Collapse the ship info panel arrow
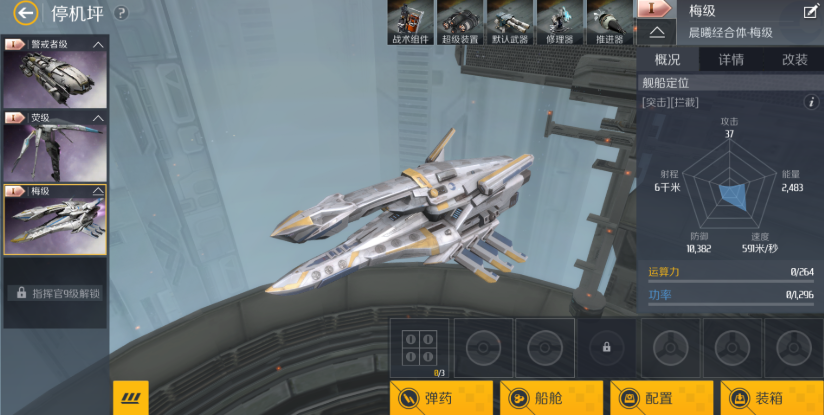Viewport: 824px width, 415px height. click(x=657, y=32)
